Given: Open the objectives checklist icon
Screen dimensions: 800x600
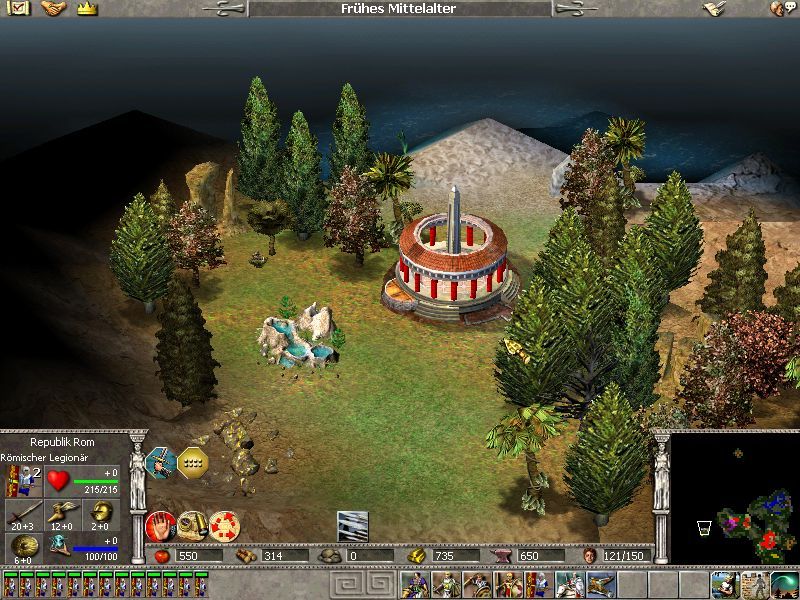Looking at the screenshot, I should [x=19, y=8].
